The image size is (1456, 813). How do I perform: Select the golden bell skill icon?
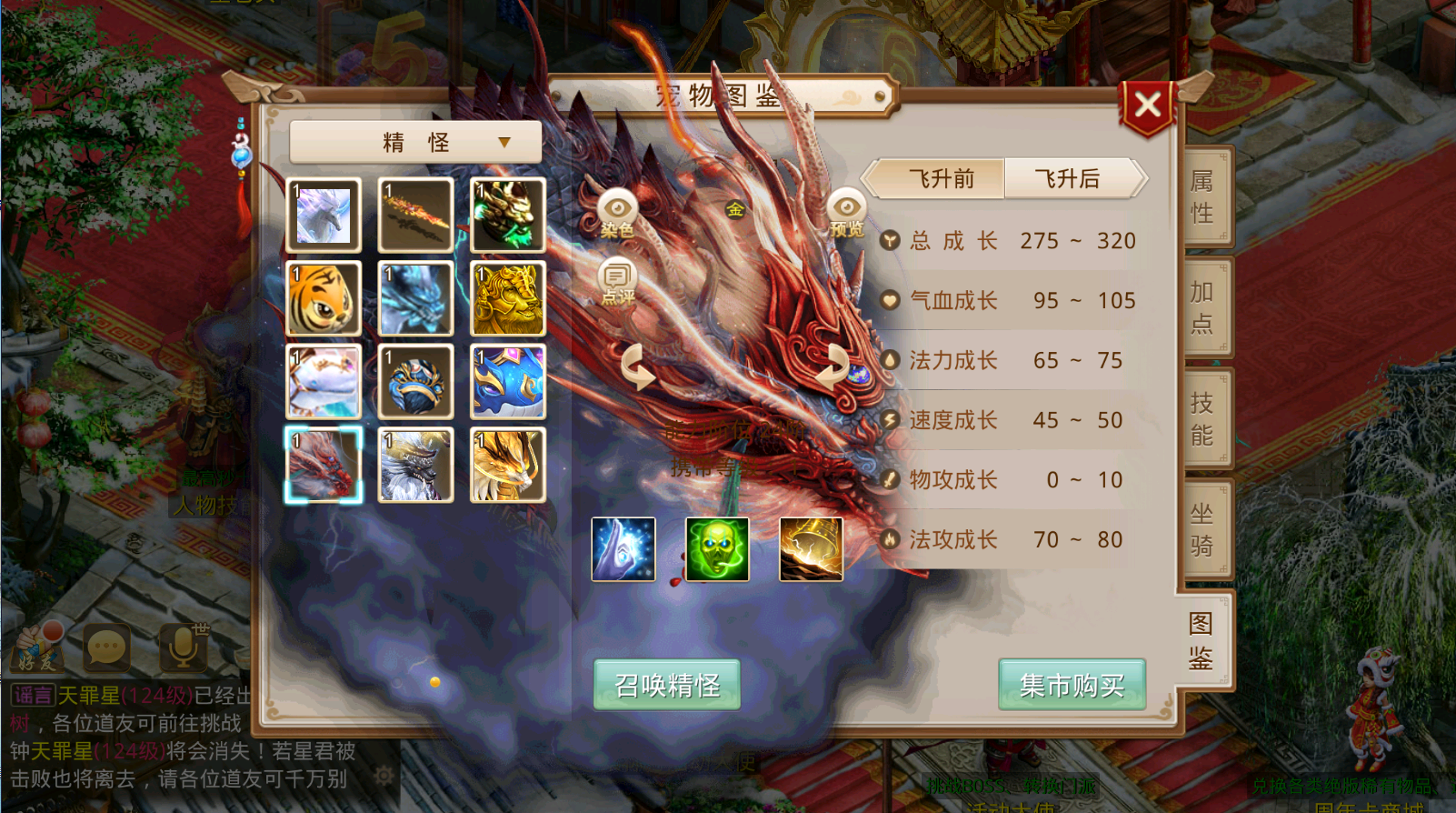pos(810,548)
